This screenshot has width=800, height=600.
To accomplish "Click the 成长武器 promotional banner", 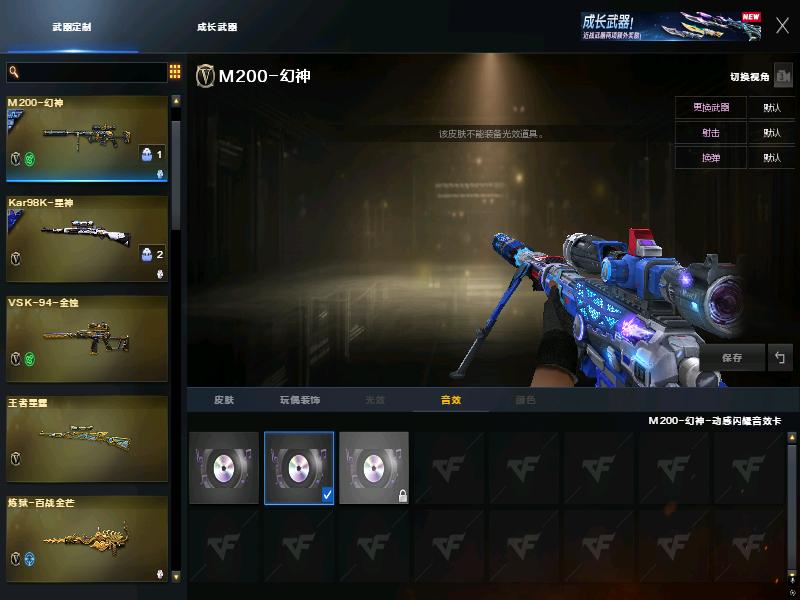I will click(671, 27).
